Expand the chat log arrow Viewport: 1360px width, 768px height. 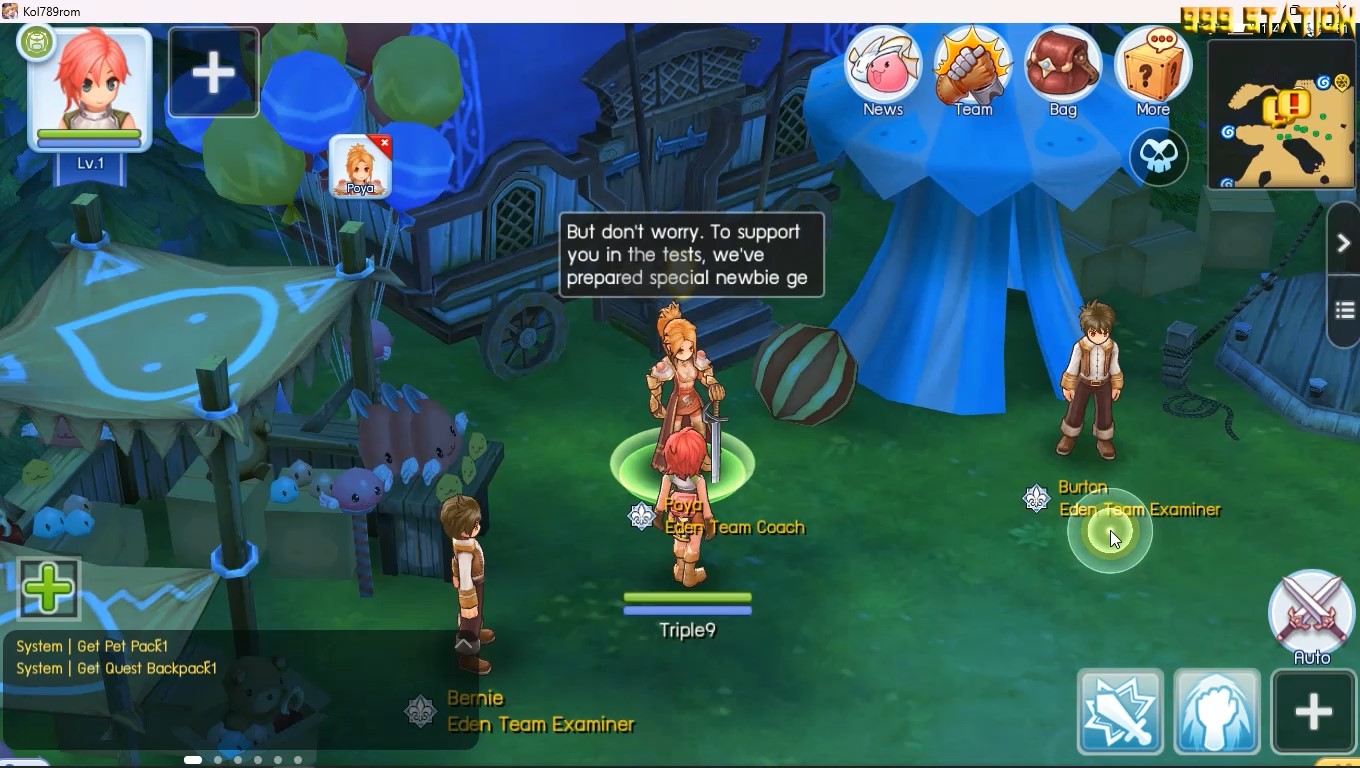tap(464, 645)
